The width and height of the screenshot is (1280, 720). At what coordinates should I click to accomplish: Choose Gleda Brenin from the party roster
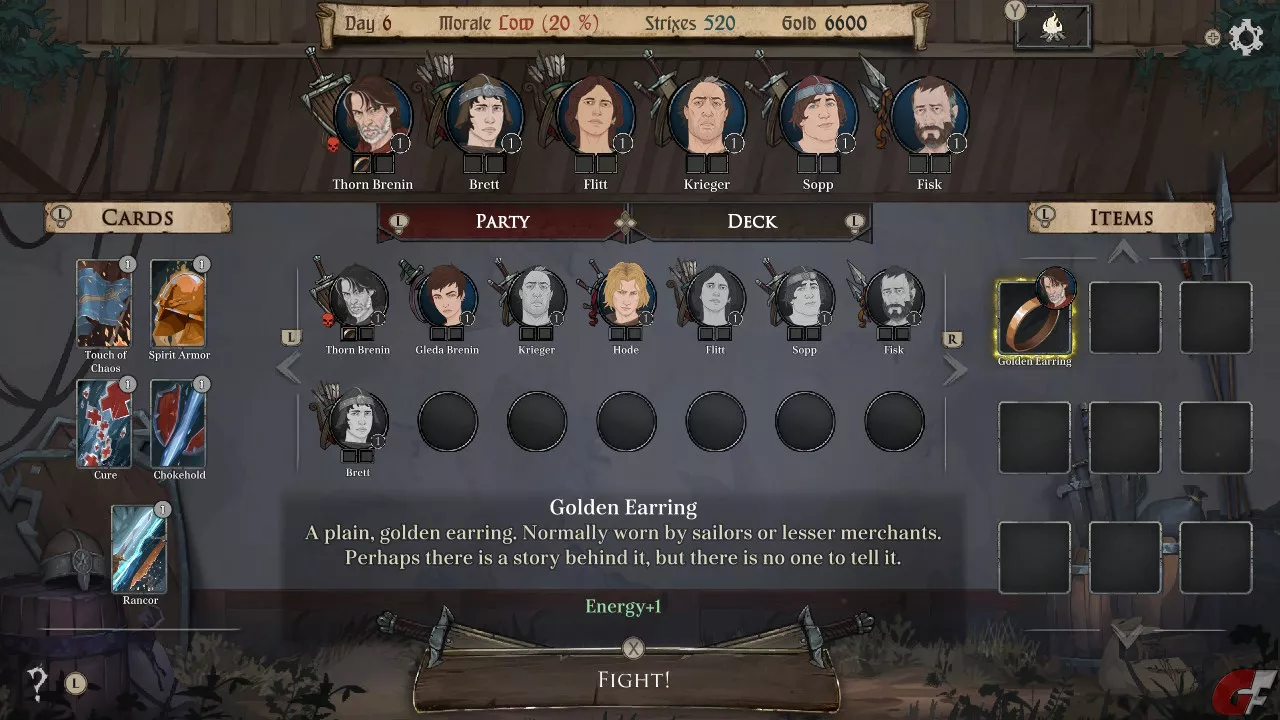click(446, 299)
